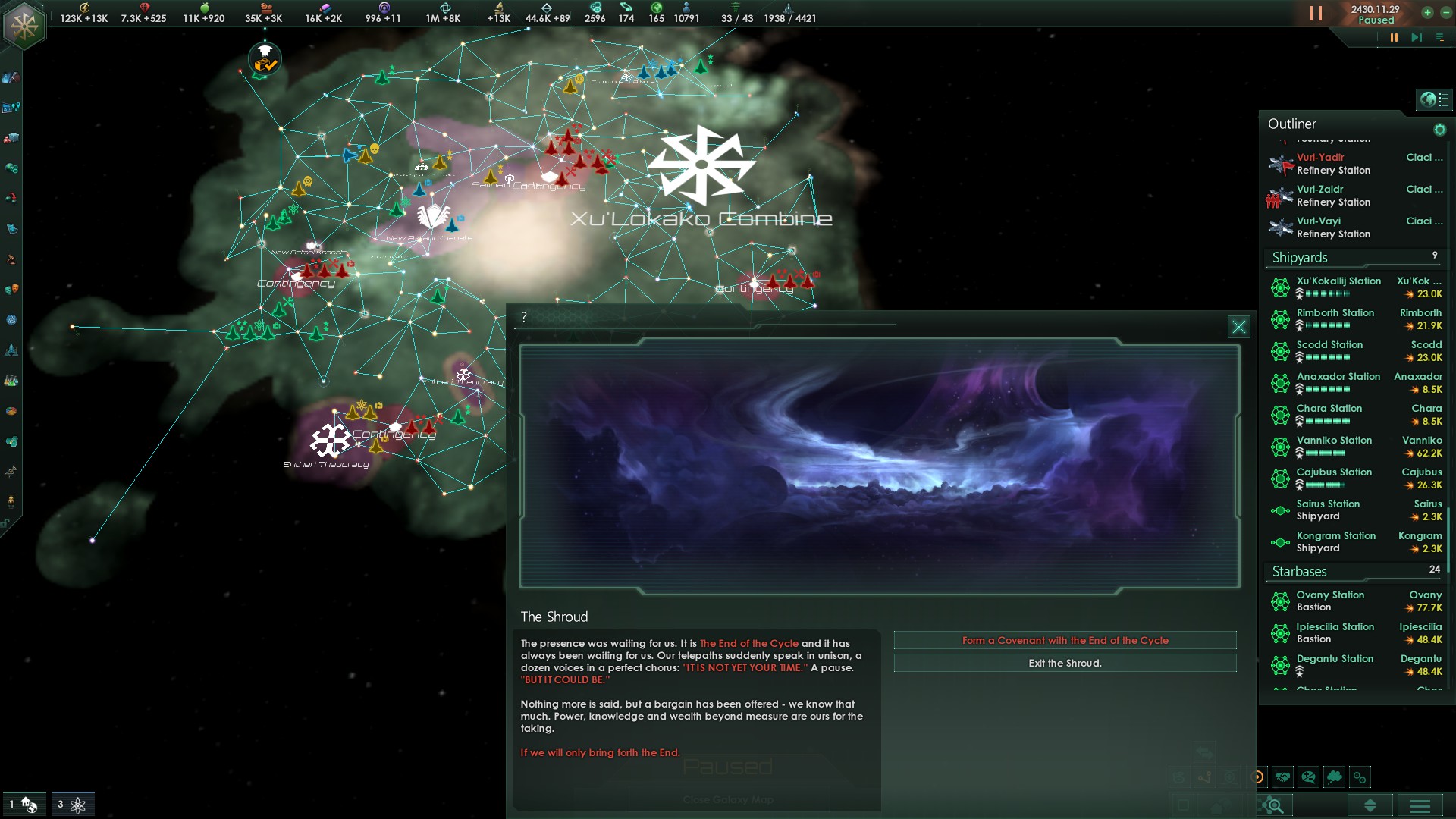Image resolution: width=1456 pixels, height=819 pixels.
Task: Select fleet control group 1
Action: click(24, 805)
